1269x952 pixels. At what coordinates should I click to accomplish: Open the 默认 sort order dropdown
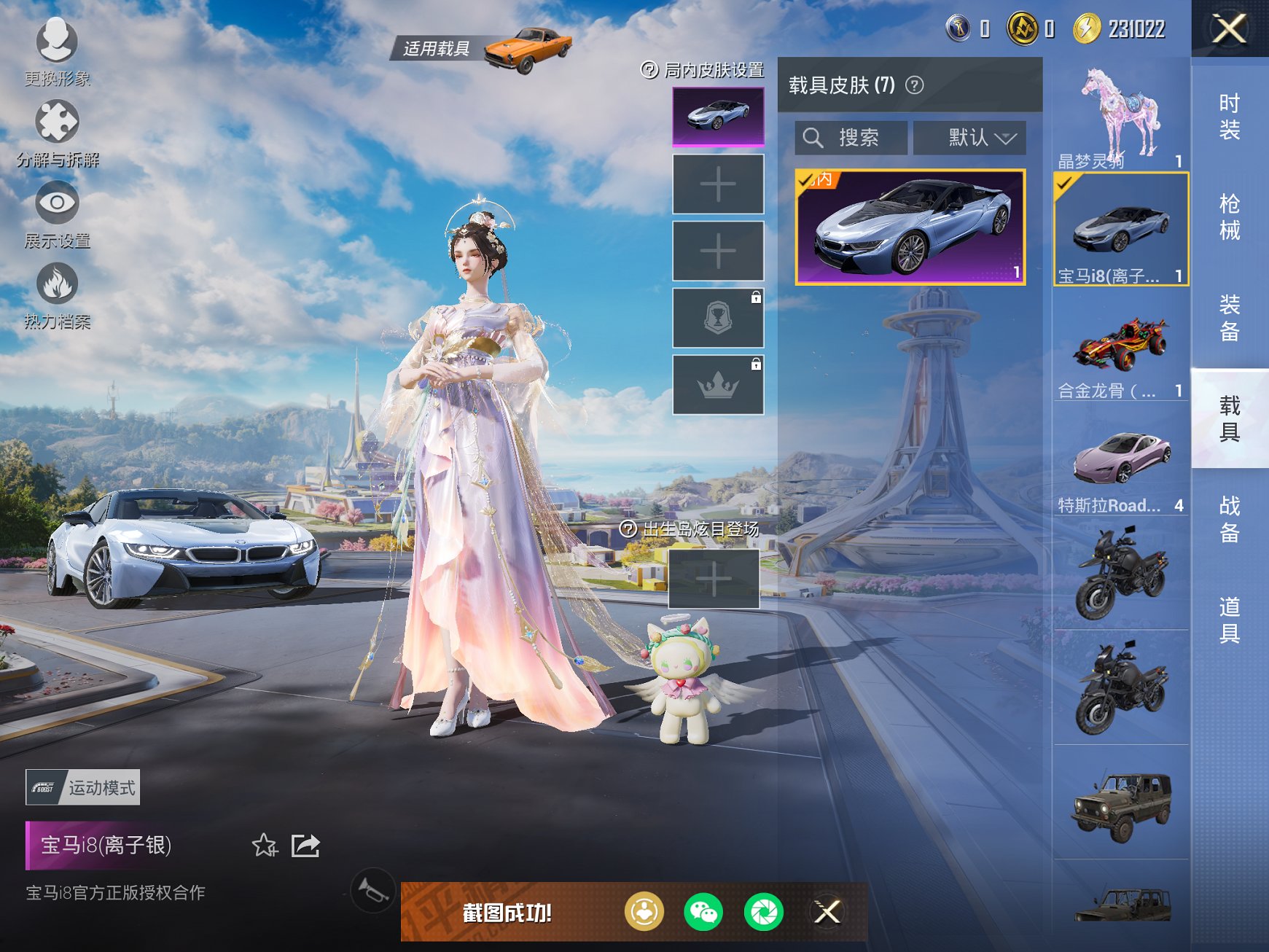click(x=971, y=137)
